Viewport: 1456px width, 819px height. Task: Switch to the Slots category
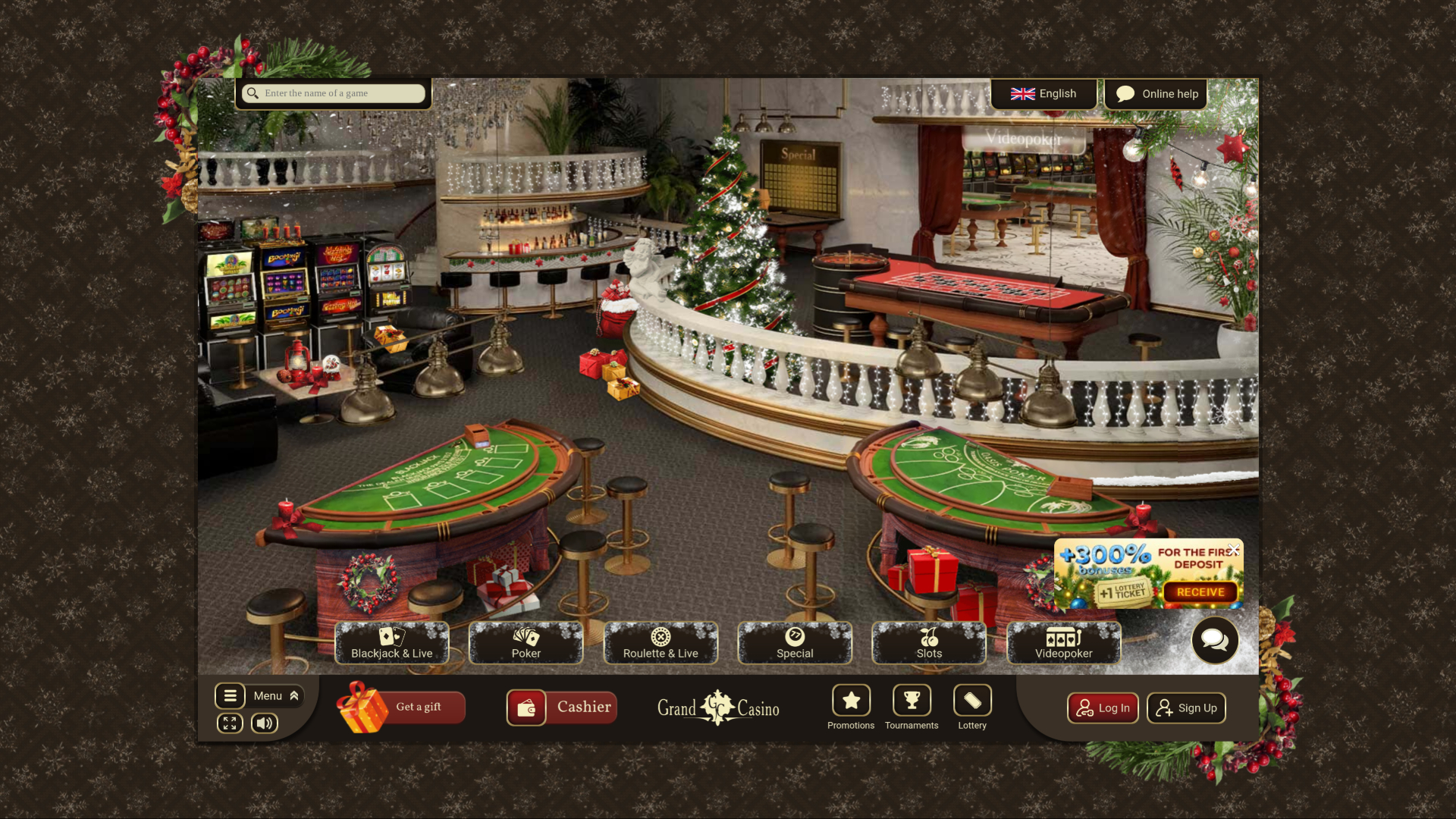pyautogui.click(x=929, y=643)
